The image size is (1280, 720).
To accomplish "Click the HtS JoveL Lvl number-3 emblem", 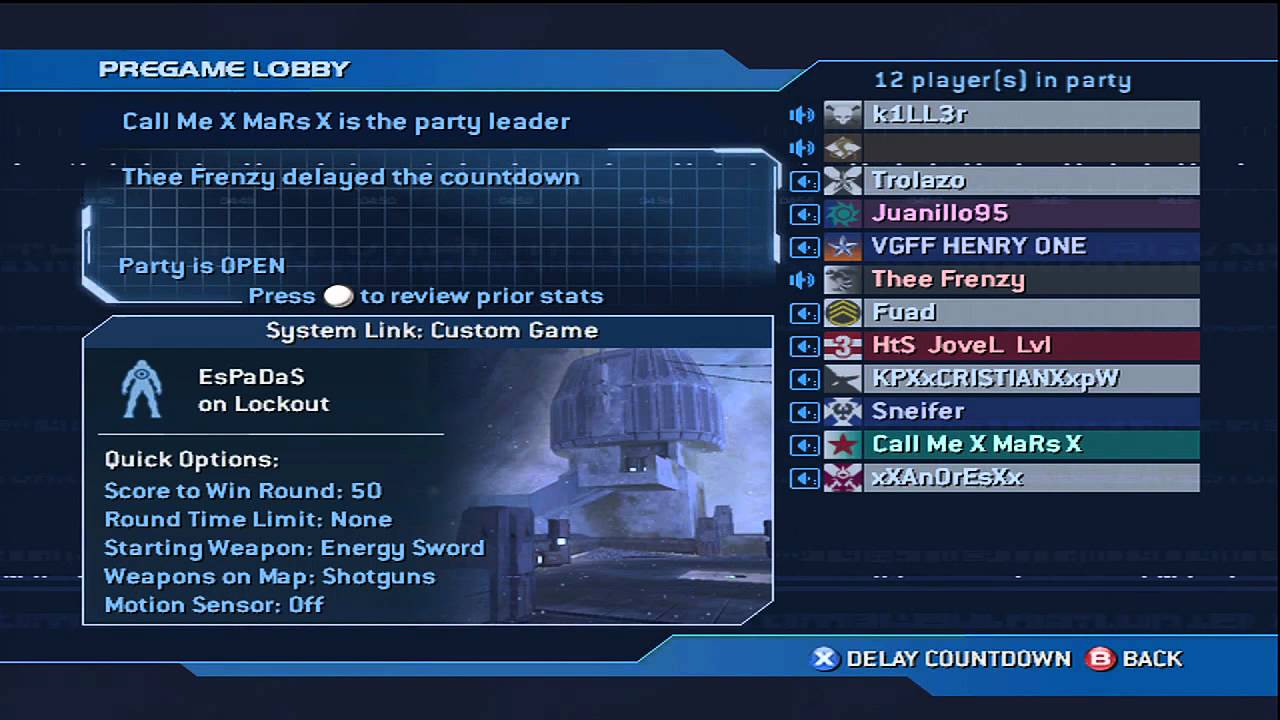I will pos(843,345).
